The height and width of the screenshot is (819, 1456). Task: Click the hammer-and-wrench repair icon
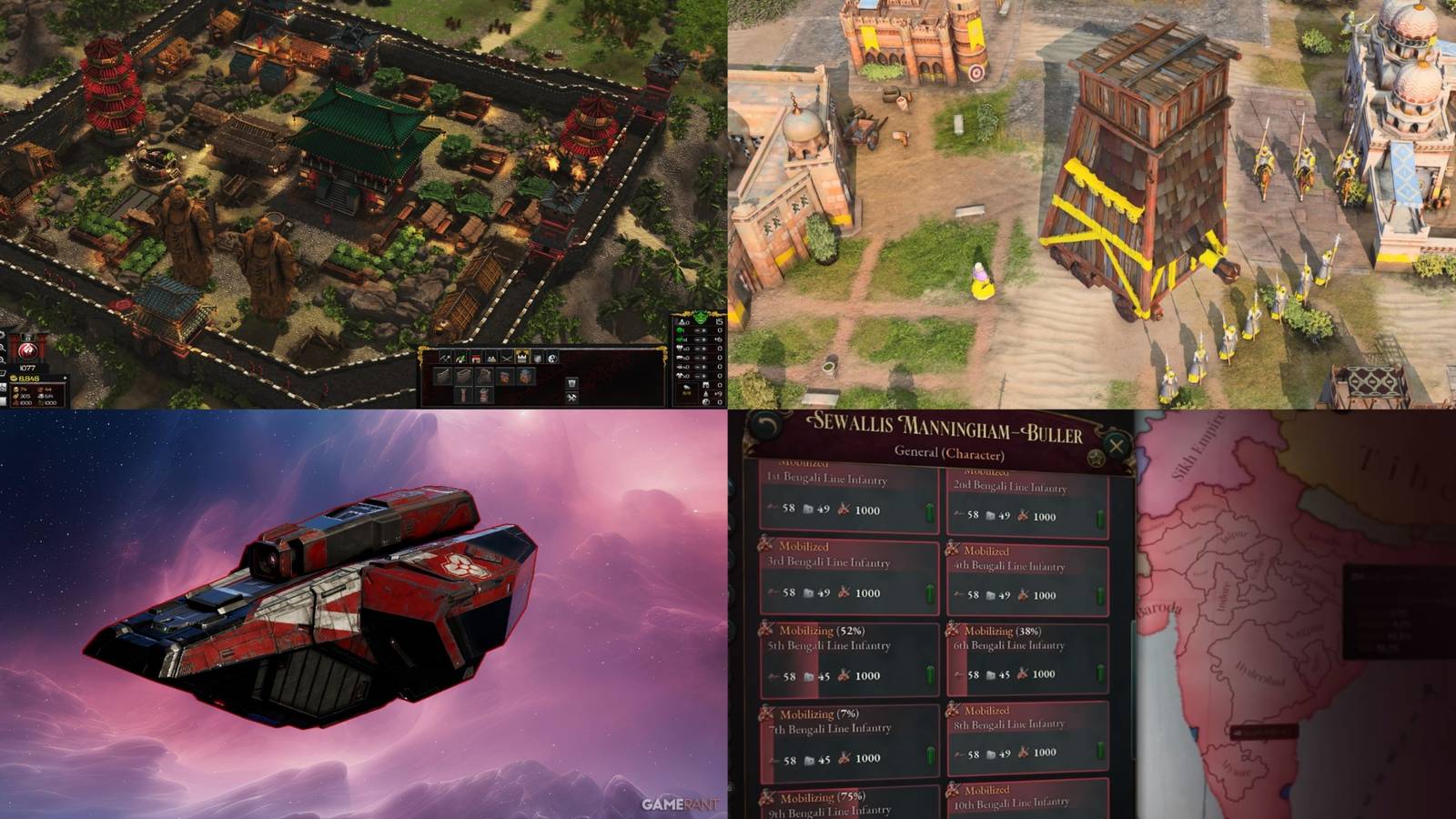tap(572, 398)
